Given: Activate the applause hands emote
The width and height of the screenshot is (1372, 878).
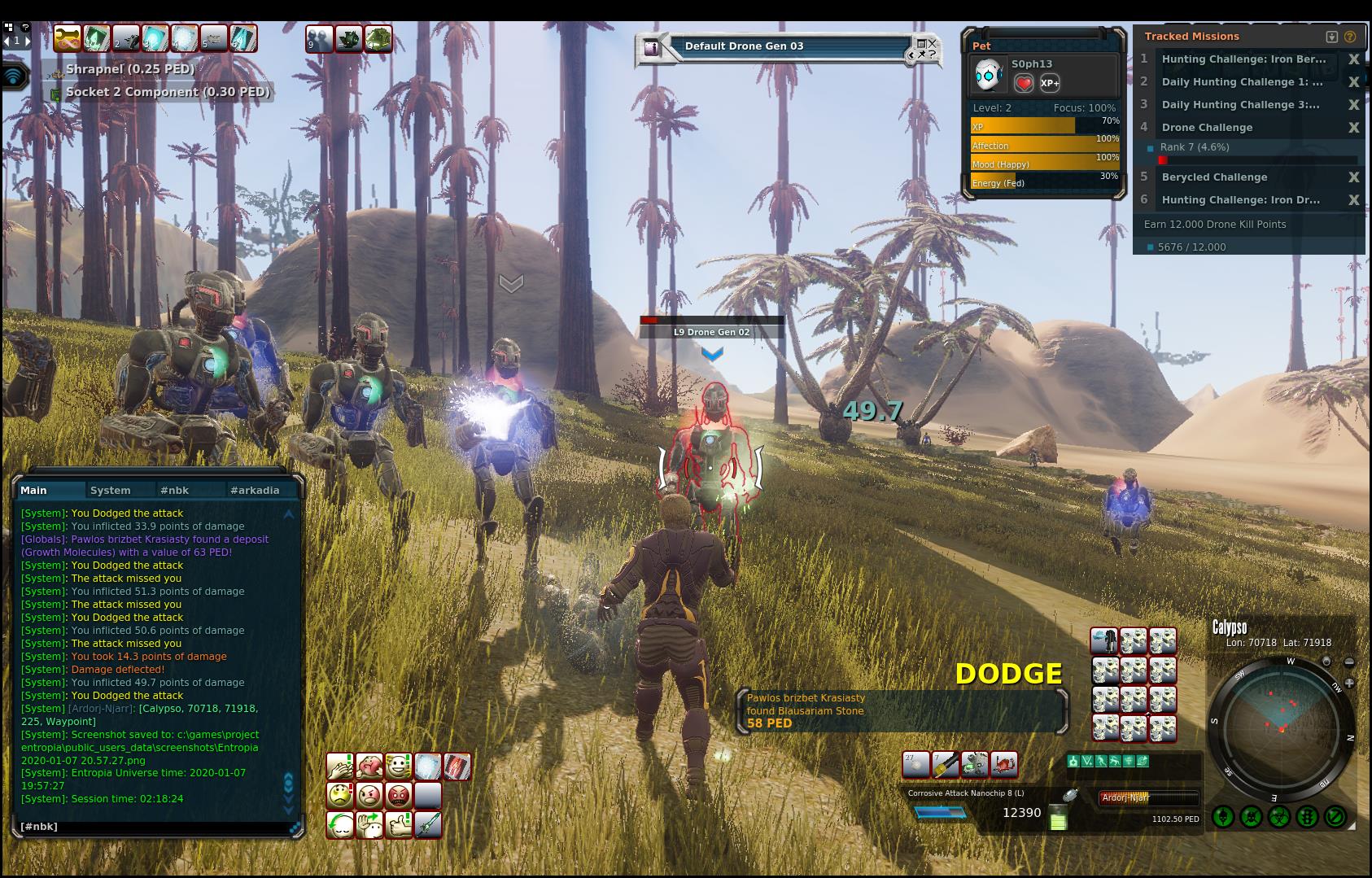Looking at the screenshot, I should [x=340, y=767].
